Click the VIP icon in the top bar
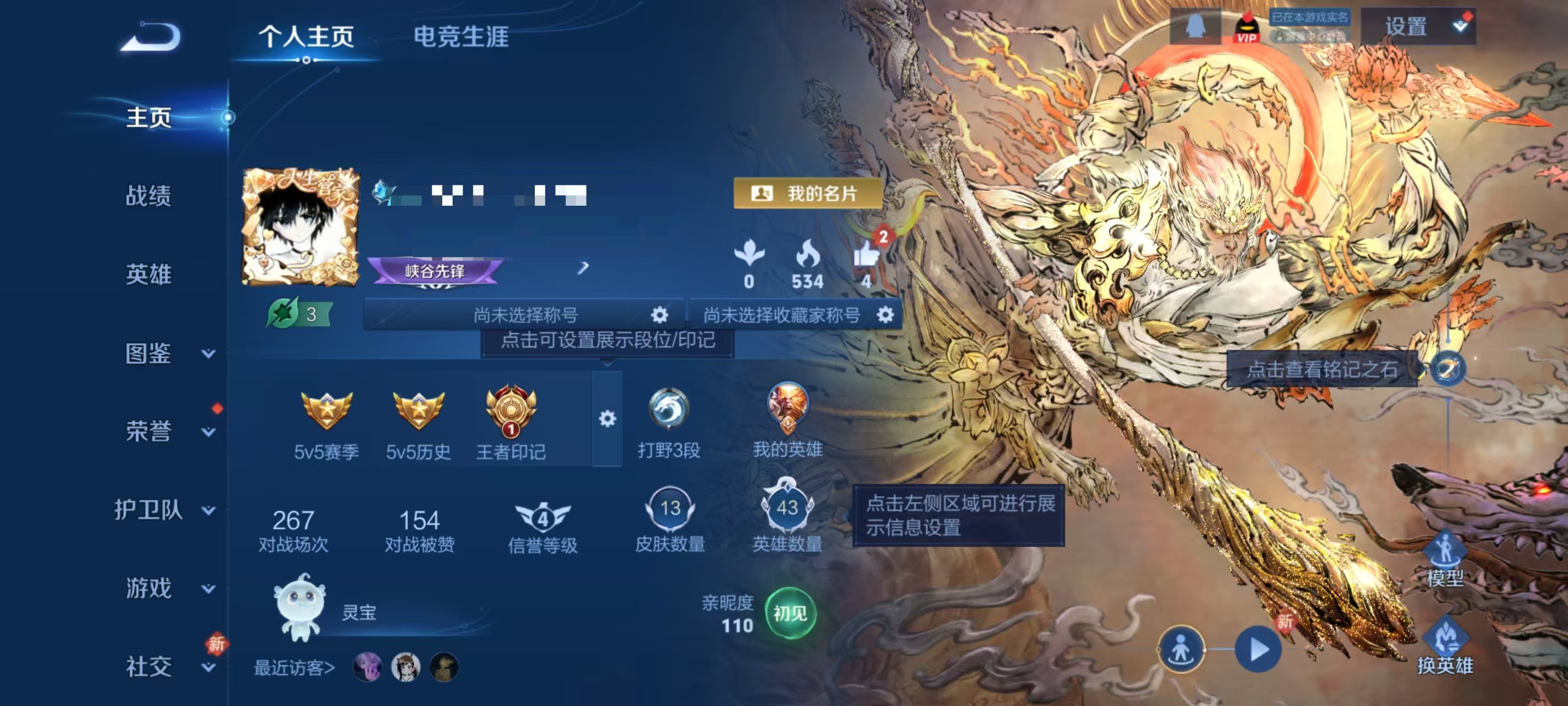This screenshot has height=706, width=1568. [x=1248, y=27]
